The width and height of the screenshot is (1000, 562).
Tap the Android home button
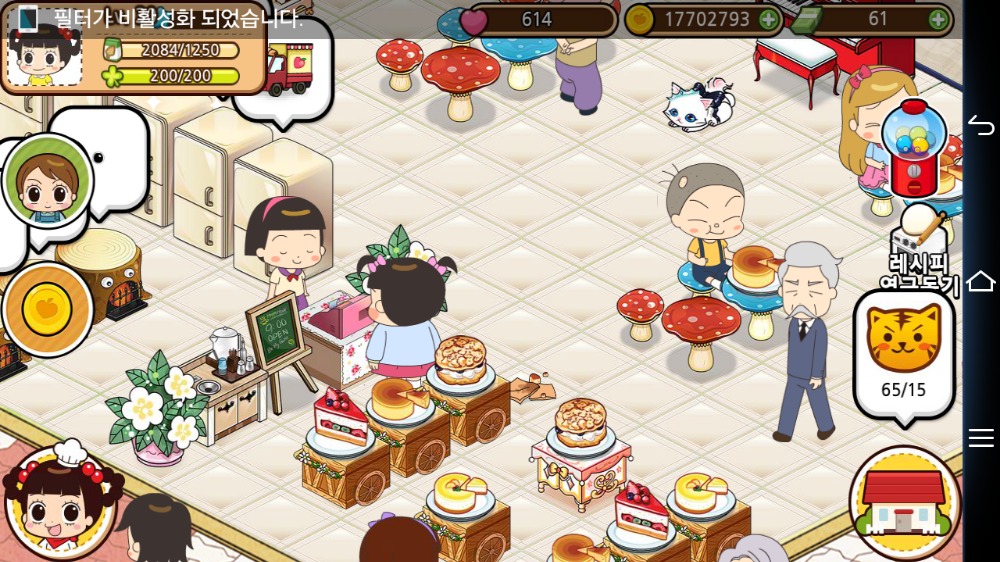[x=981, y=281]
